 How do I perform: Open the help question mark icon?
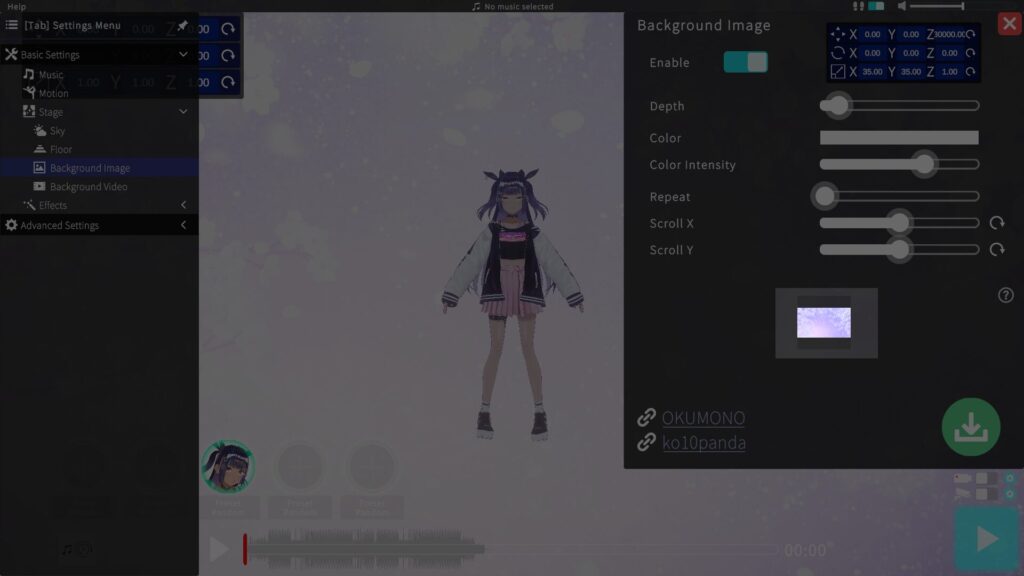(x=1006, y=295)
